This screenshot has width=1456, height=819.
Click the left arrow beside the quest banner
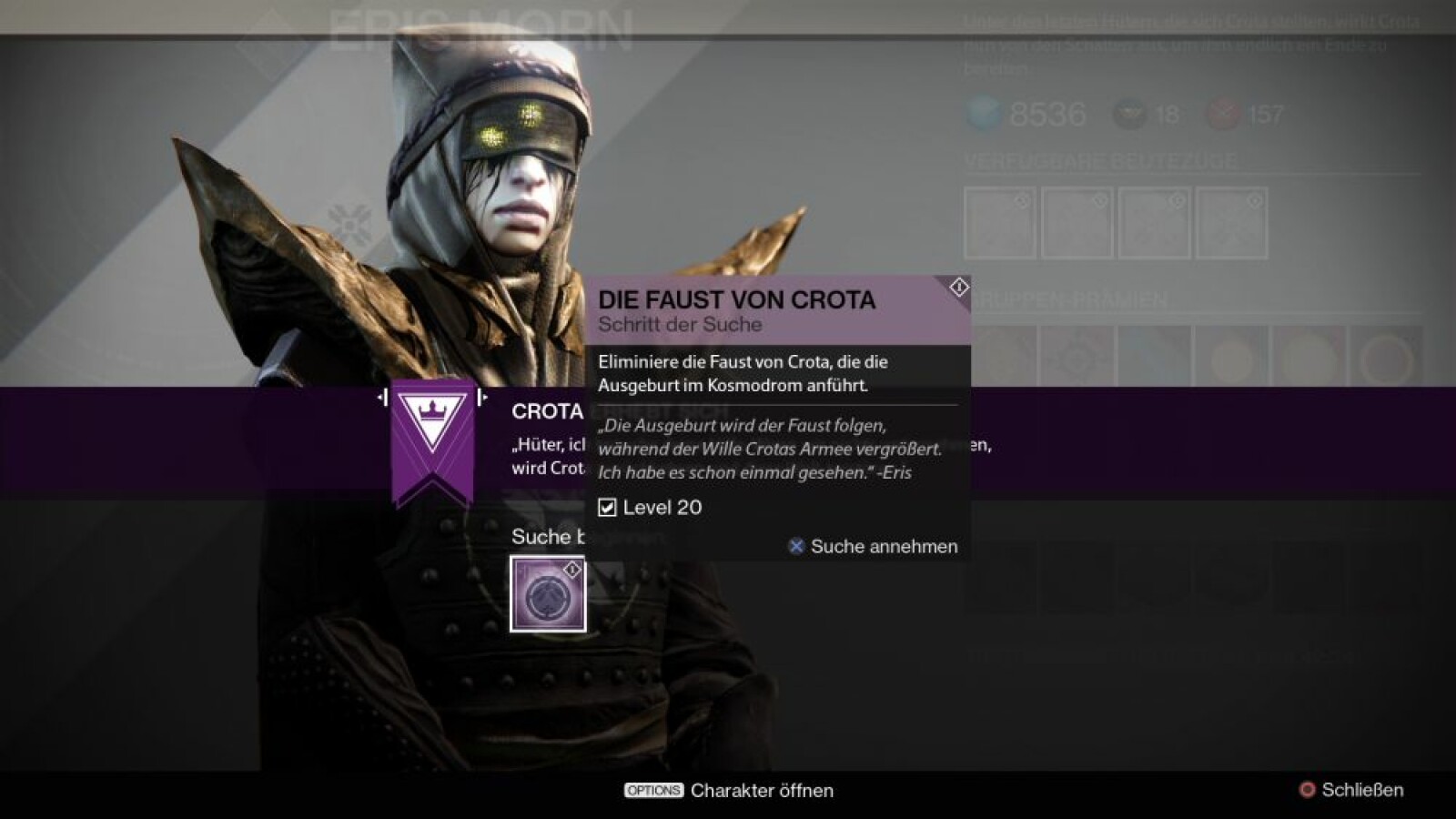382,397
